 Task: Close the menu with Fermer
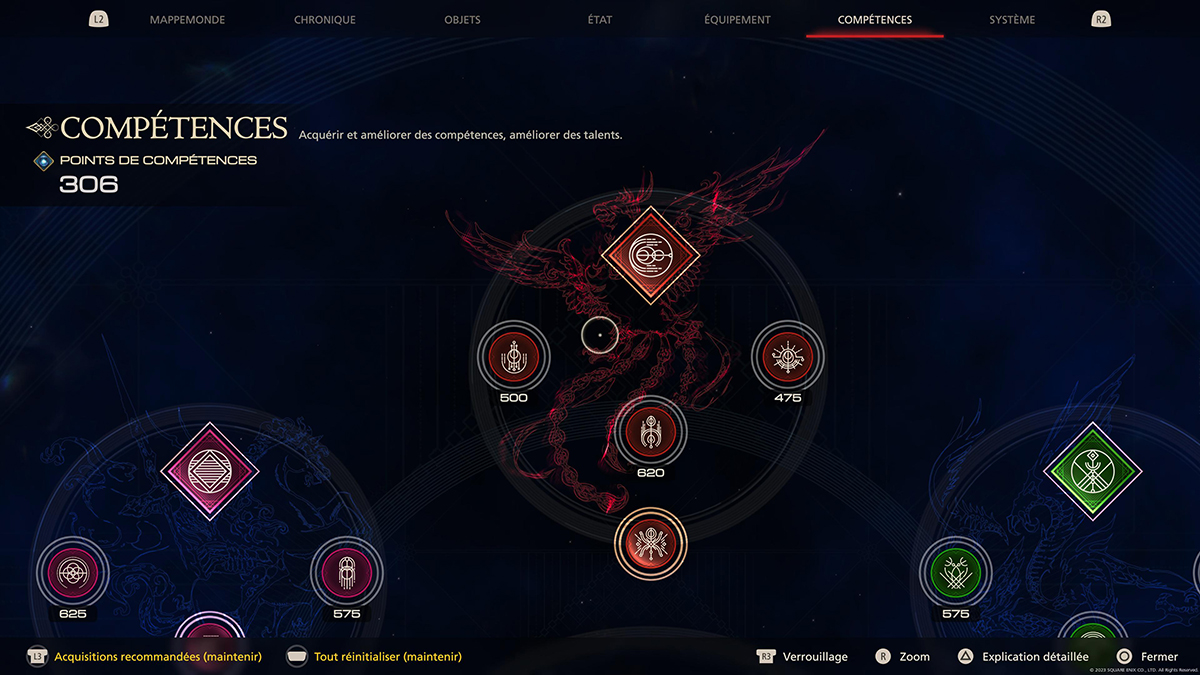click(1158, 657)
